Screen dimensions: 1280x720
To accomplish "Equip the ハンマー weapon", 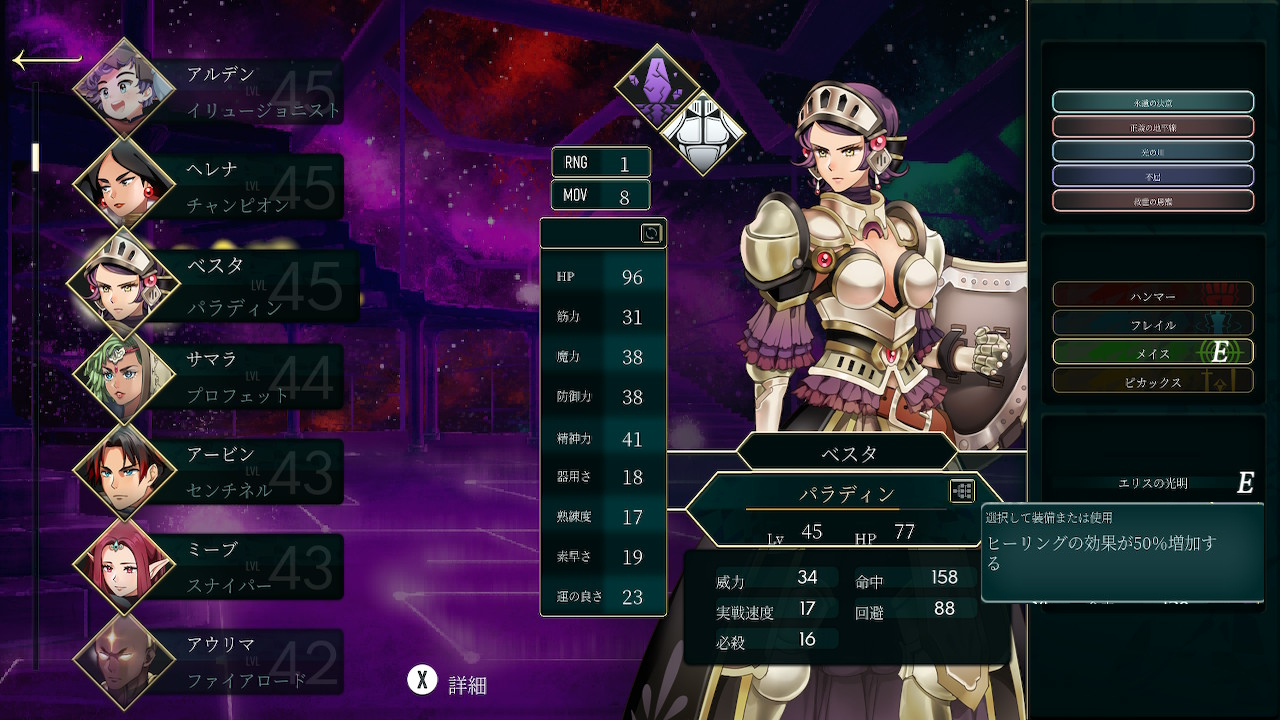I will click(1152, 295).
